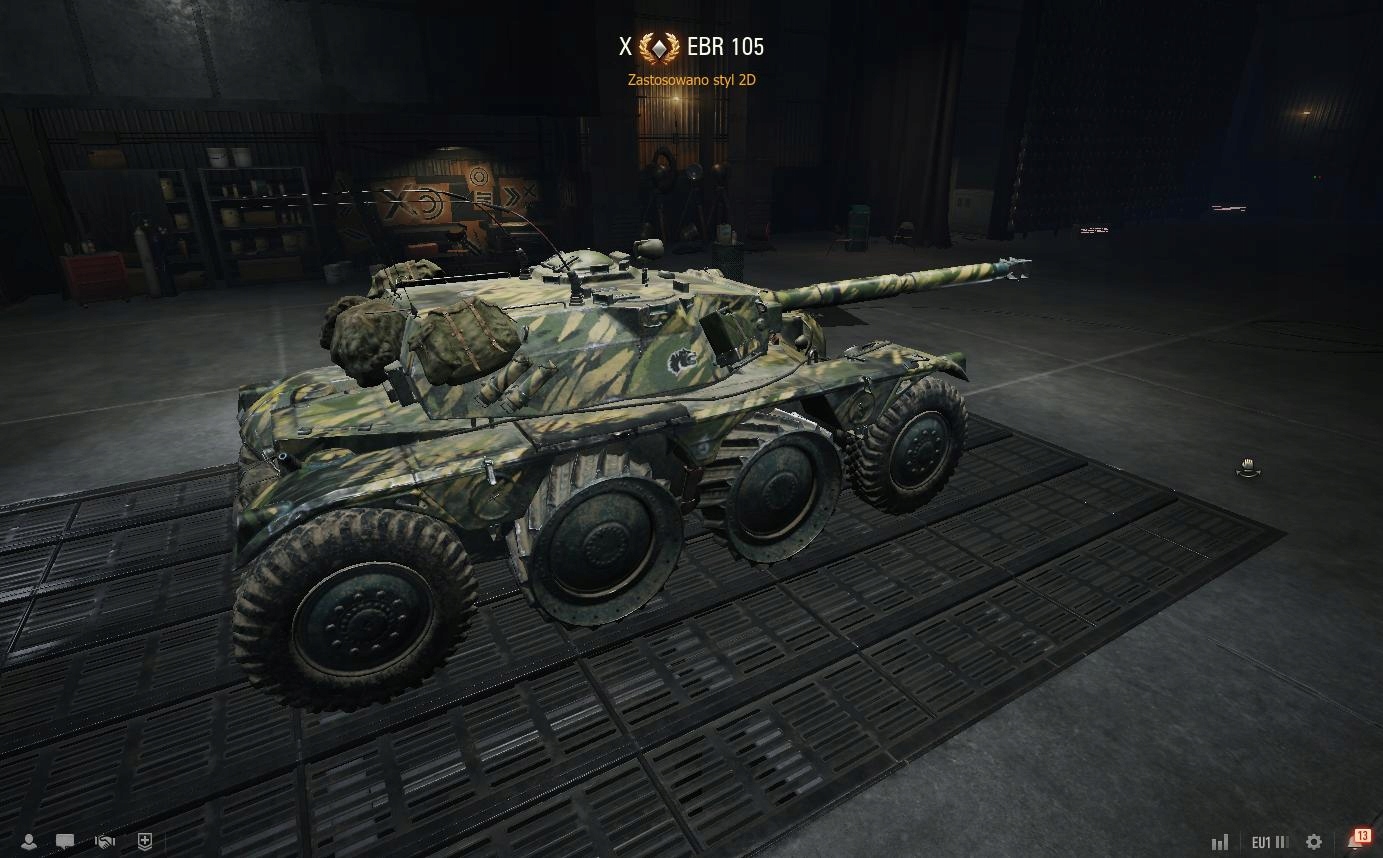Click the handshake platoon icon

click(105, 842)
